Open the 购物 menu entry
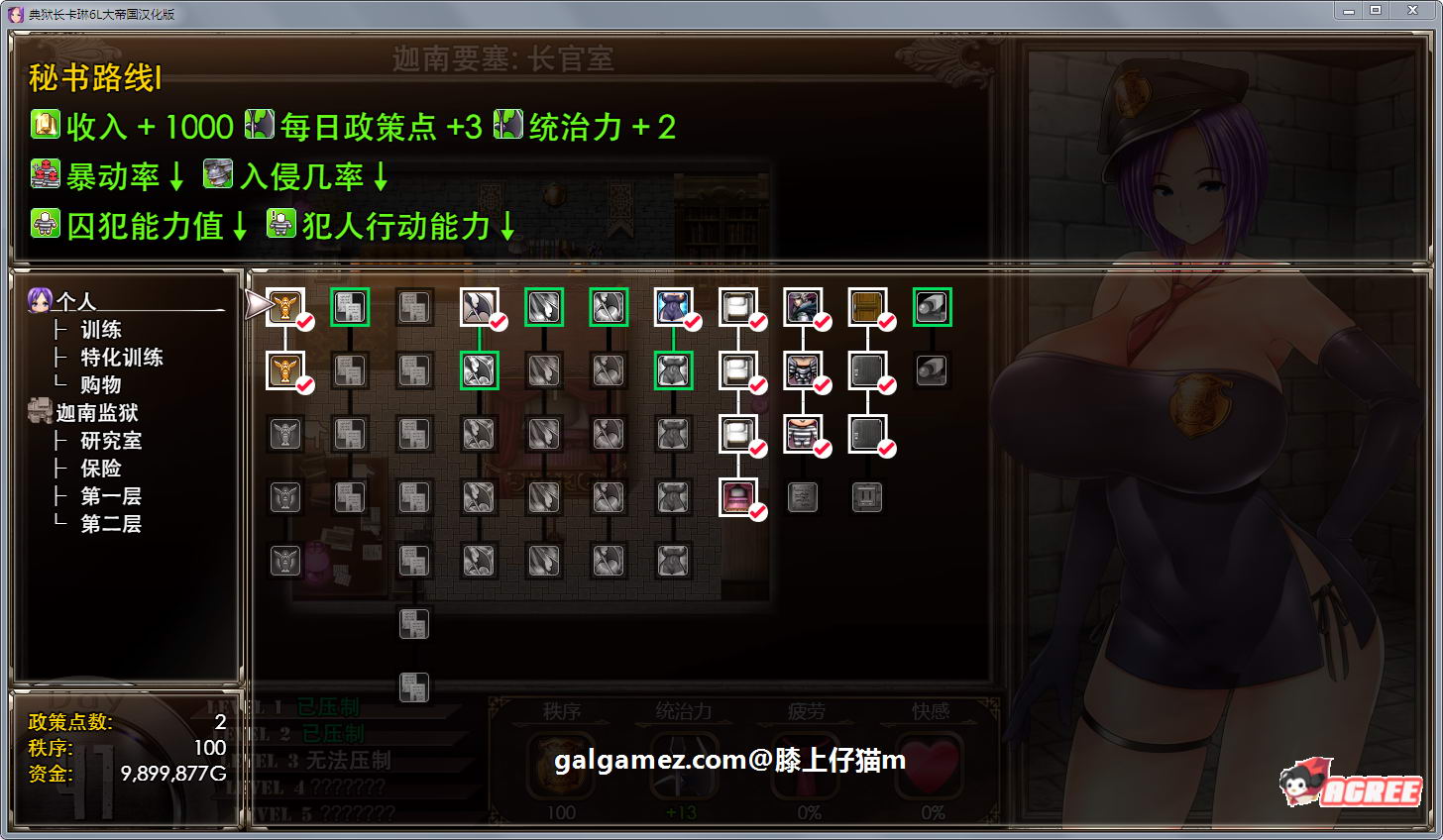This screenshot has width=1443, height=840. click(x=101, y=384)
